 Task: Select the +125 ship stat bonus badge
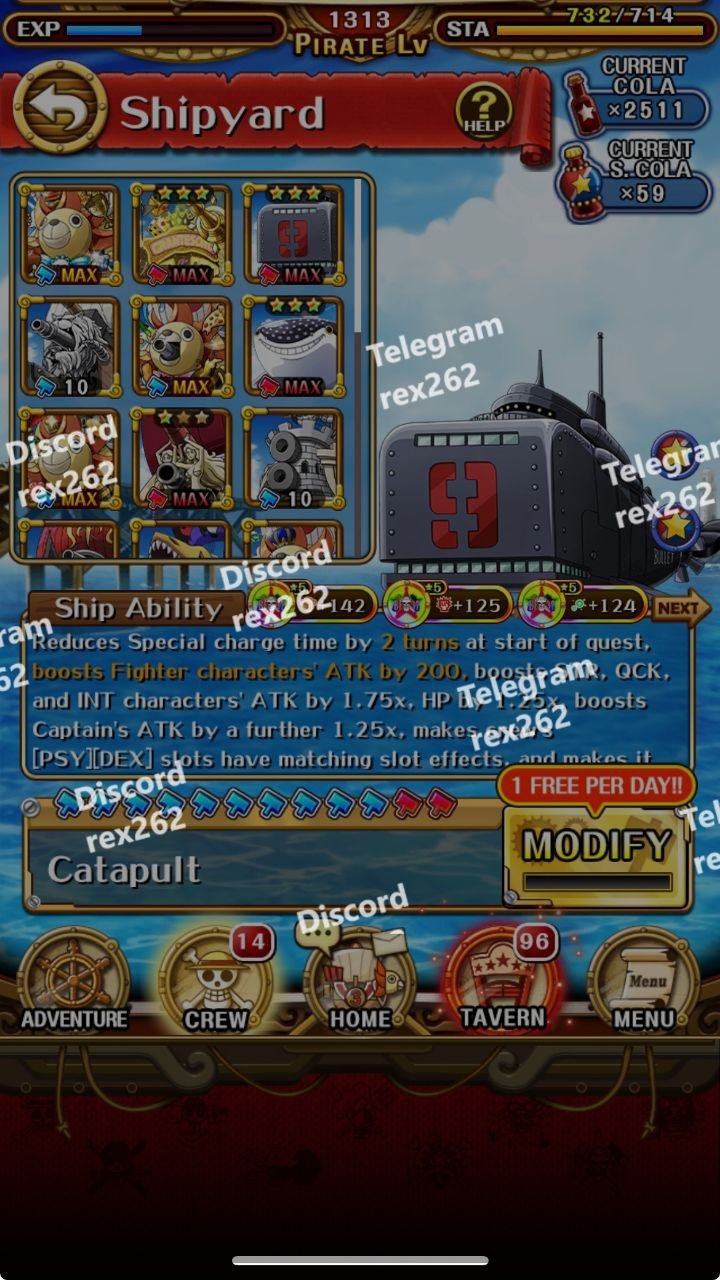[x=443, y=605]
